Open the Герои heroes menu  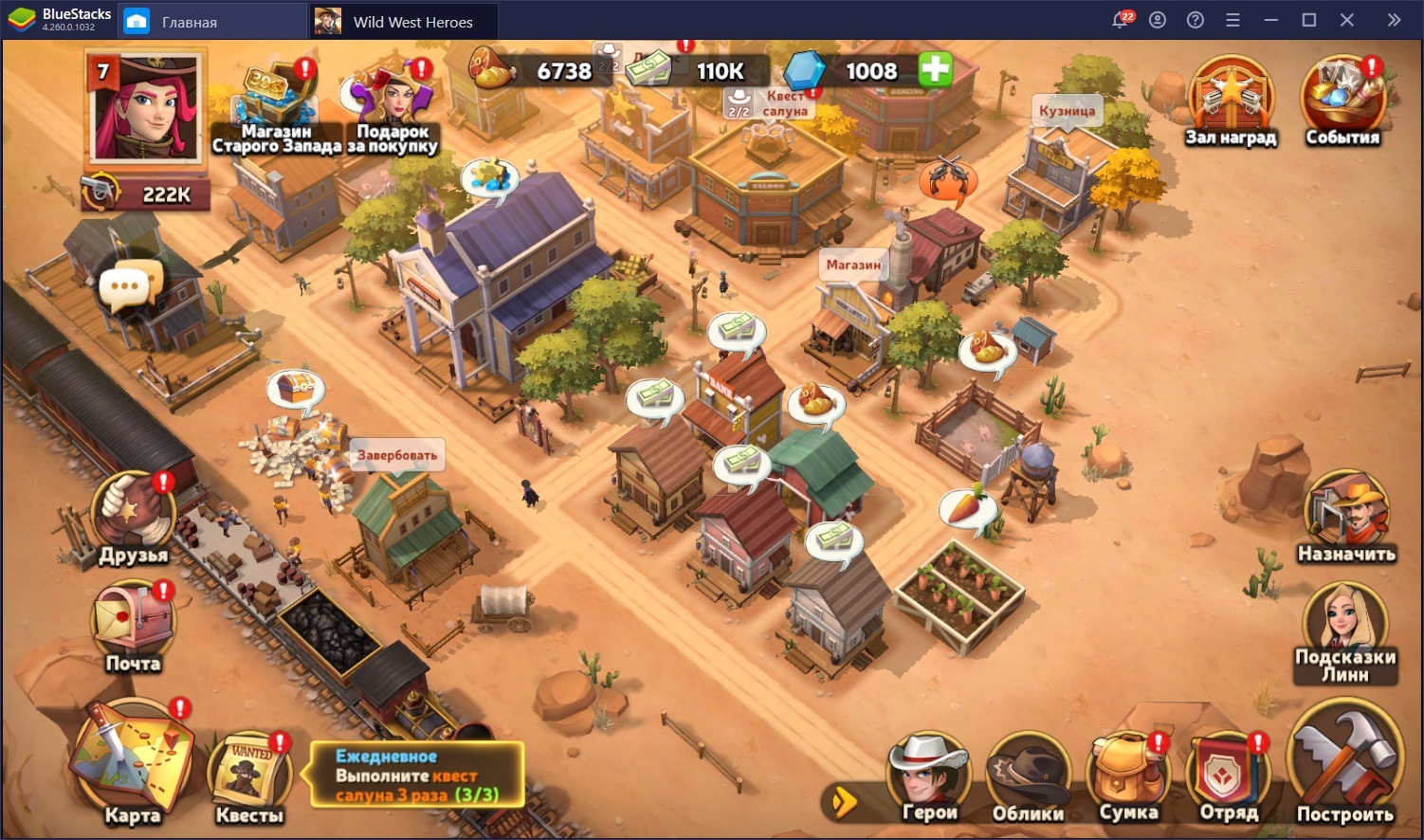[928, 777]
